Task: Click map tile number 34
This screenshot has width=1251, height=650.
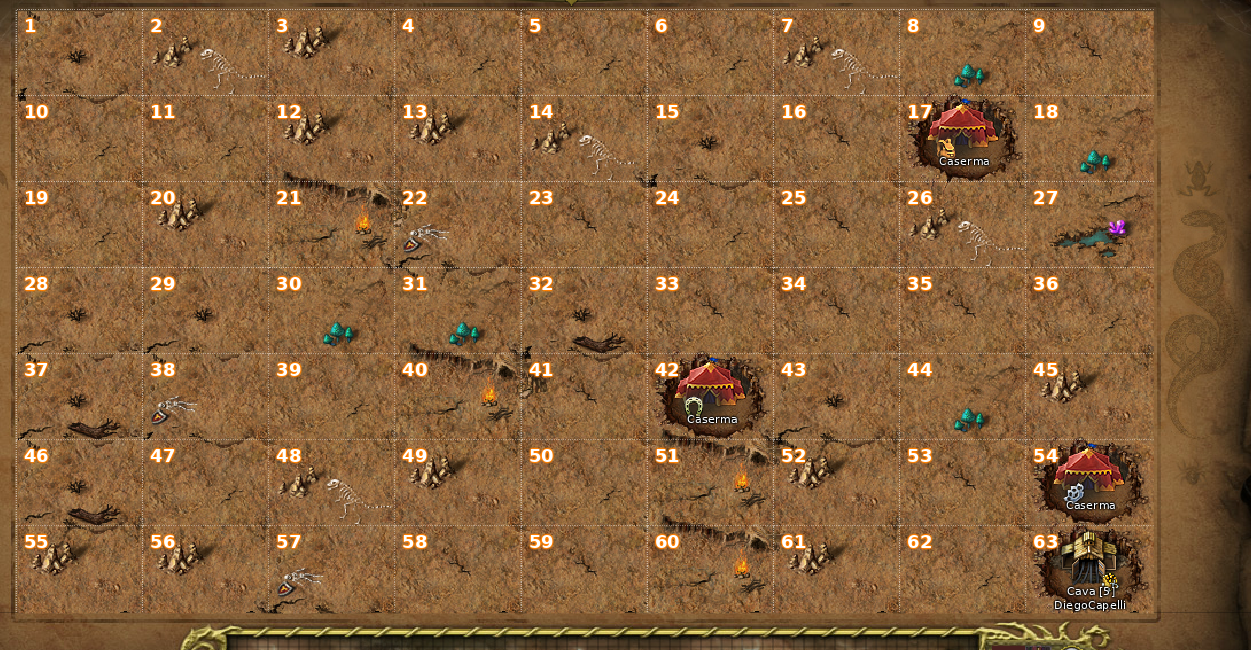Action: pyautogui.click(x=837, y=311)
